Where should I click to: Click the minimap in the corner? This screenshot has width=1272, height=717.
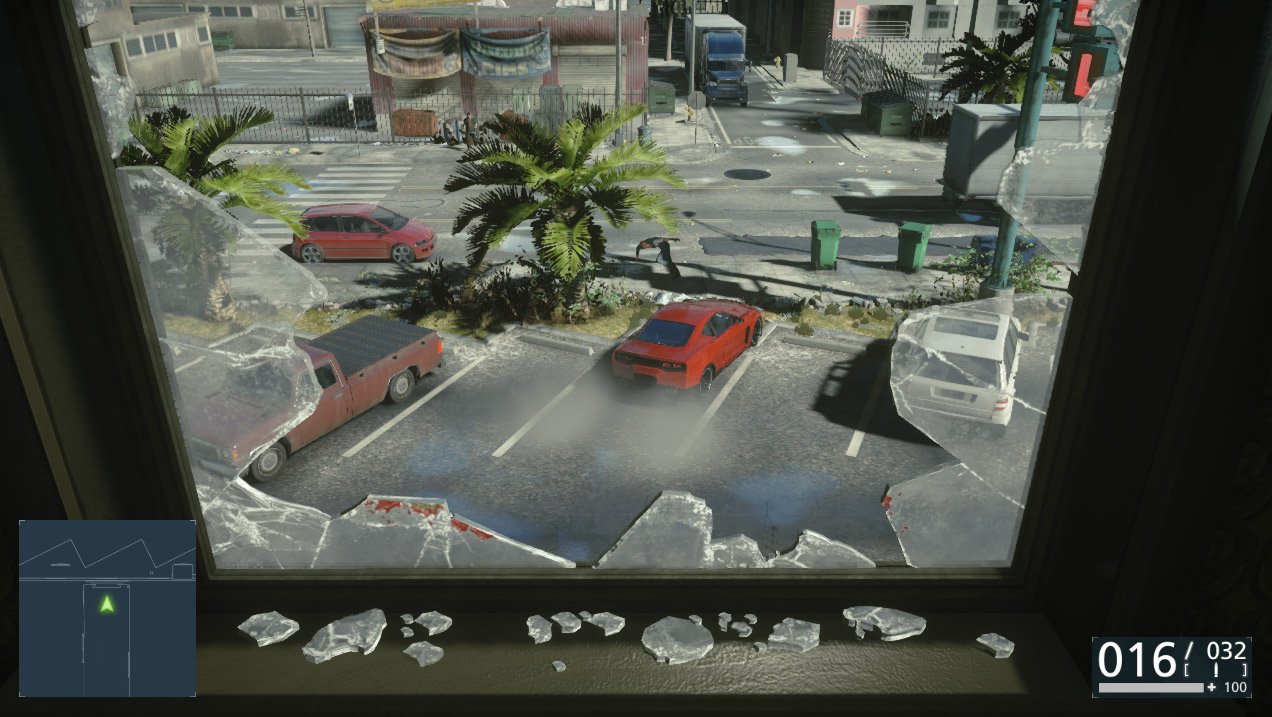point(107,608)
